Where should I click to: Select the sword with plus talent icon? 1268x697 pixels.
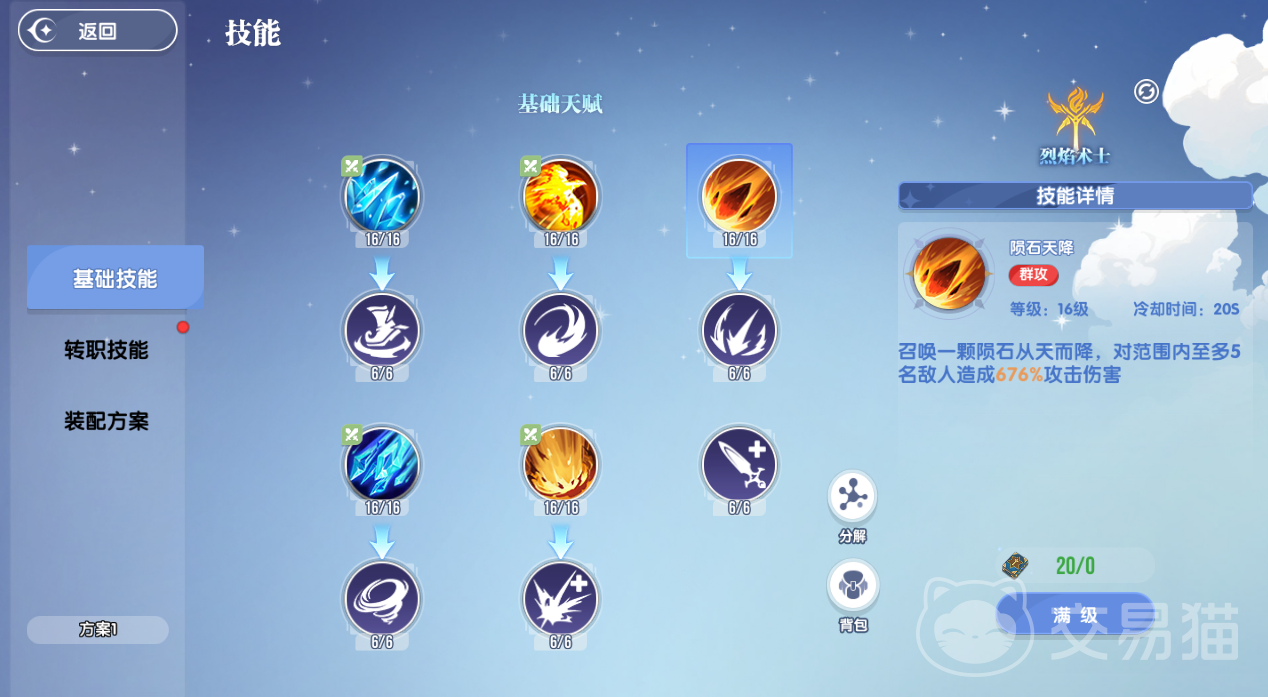pos(739,464)
